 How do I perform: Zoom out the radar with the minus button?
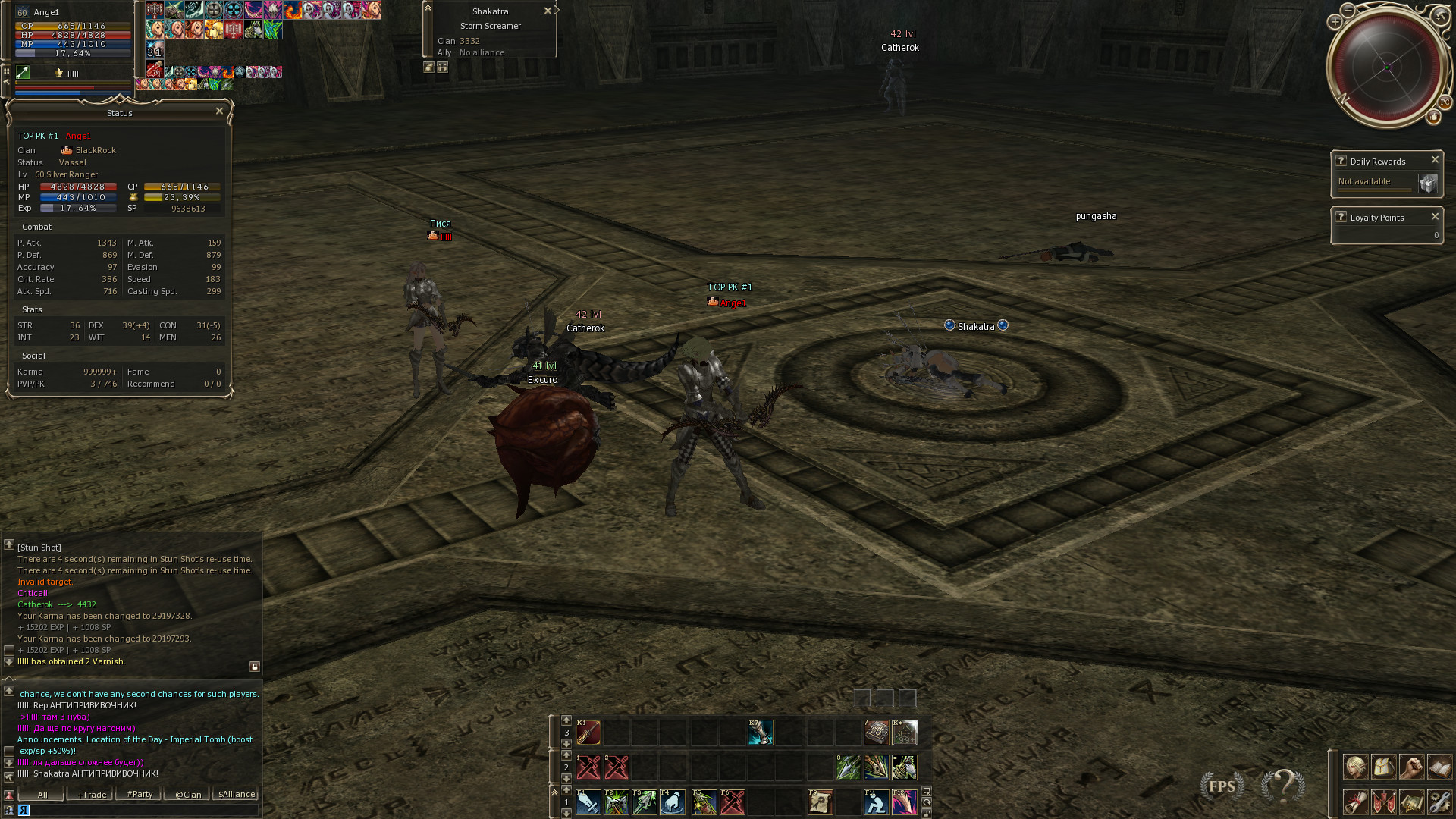click(x=1348, y=10)
